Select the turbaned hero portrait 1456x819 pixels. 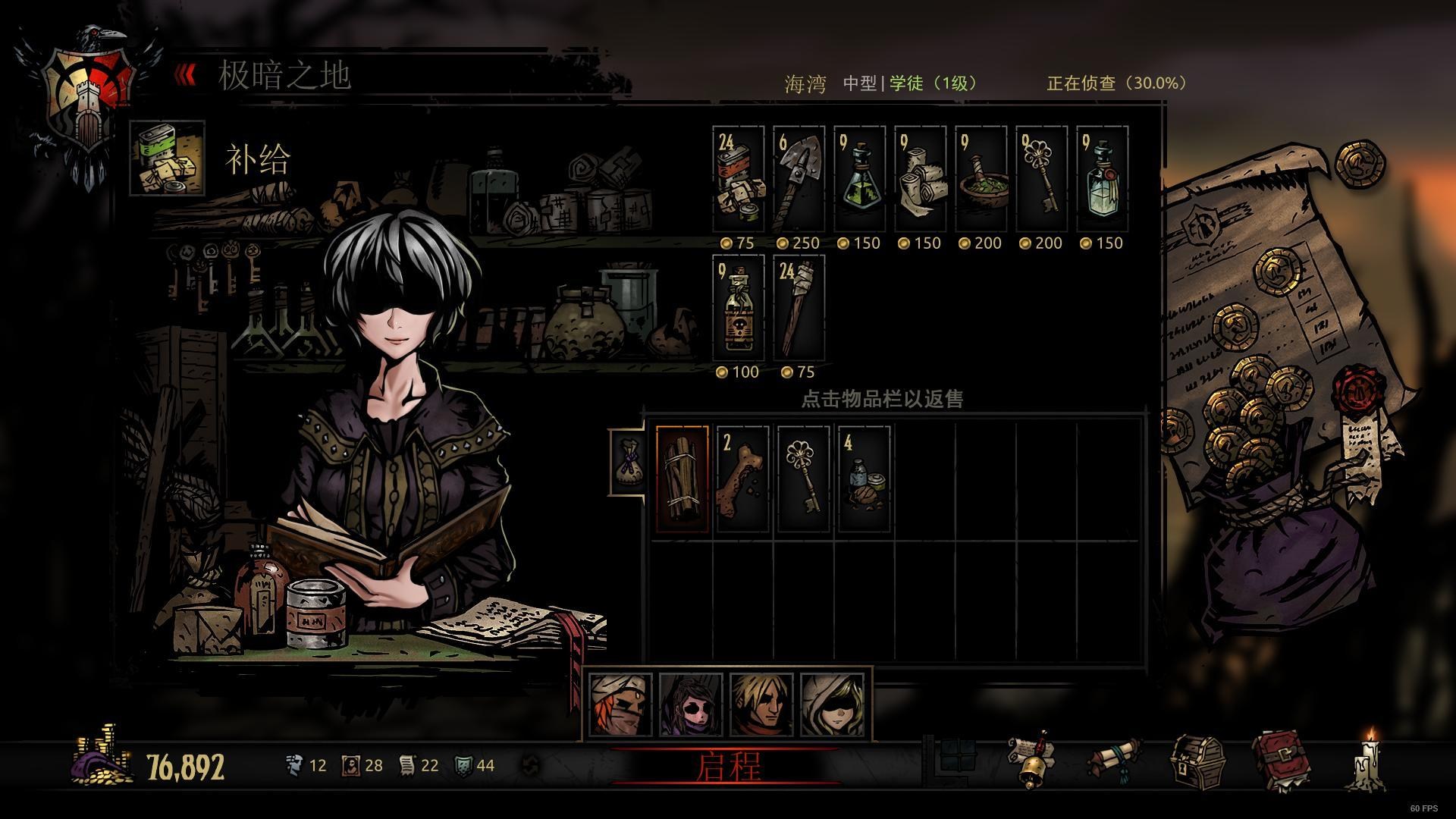(x=620, y=704)
